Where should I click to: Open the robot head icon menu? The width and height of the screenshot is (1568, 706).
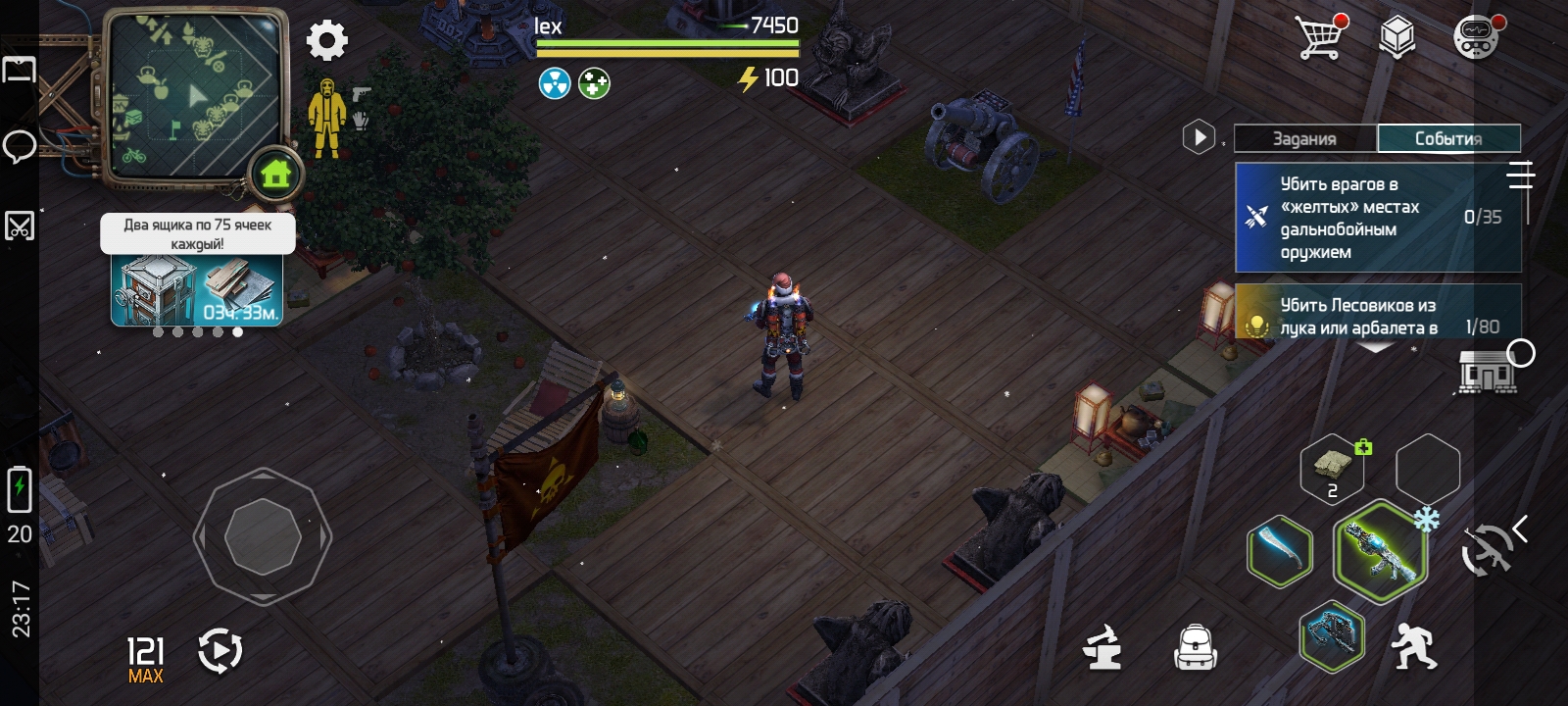pos(1475,38)
